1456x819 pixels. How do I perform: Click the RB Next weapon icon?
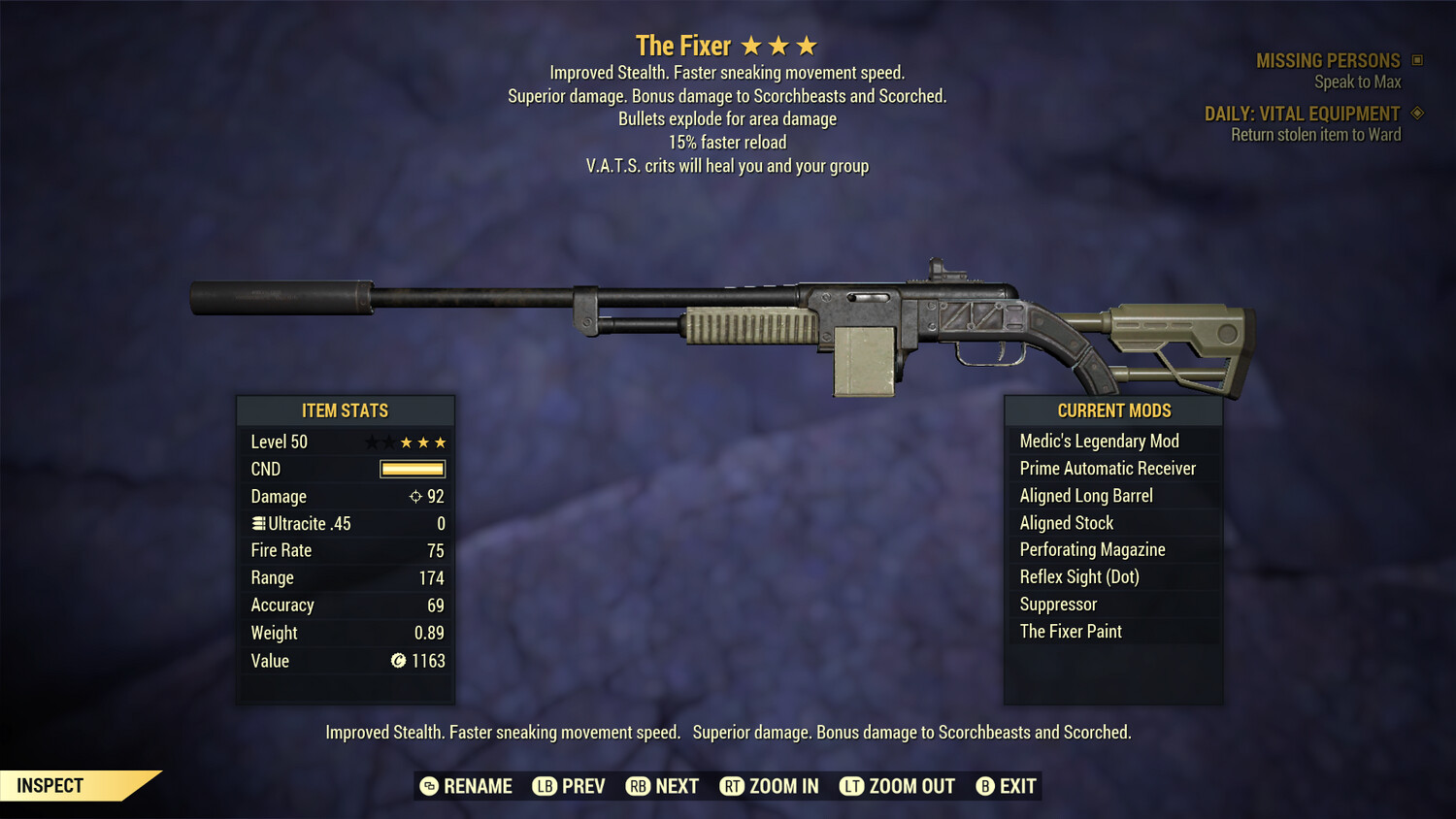point(640,786)
